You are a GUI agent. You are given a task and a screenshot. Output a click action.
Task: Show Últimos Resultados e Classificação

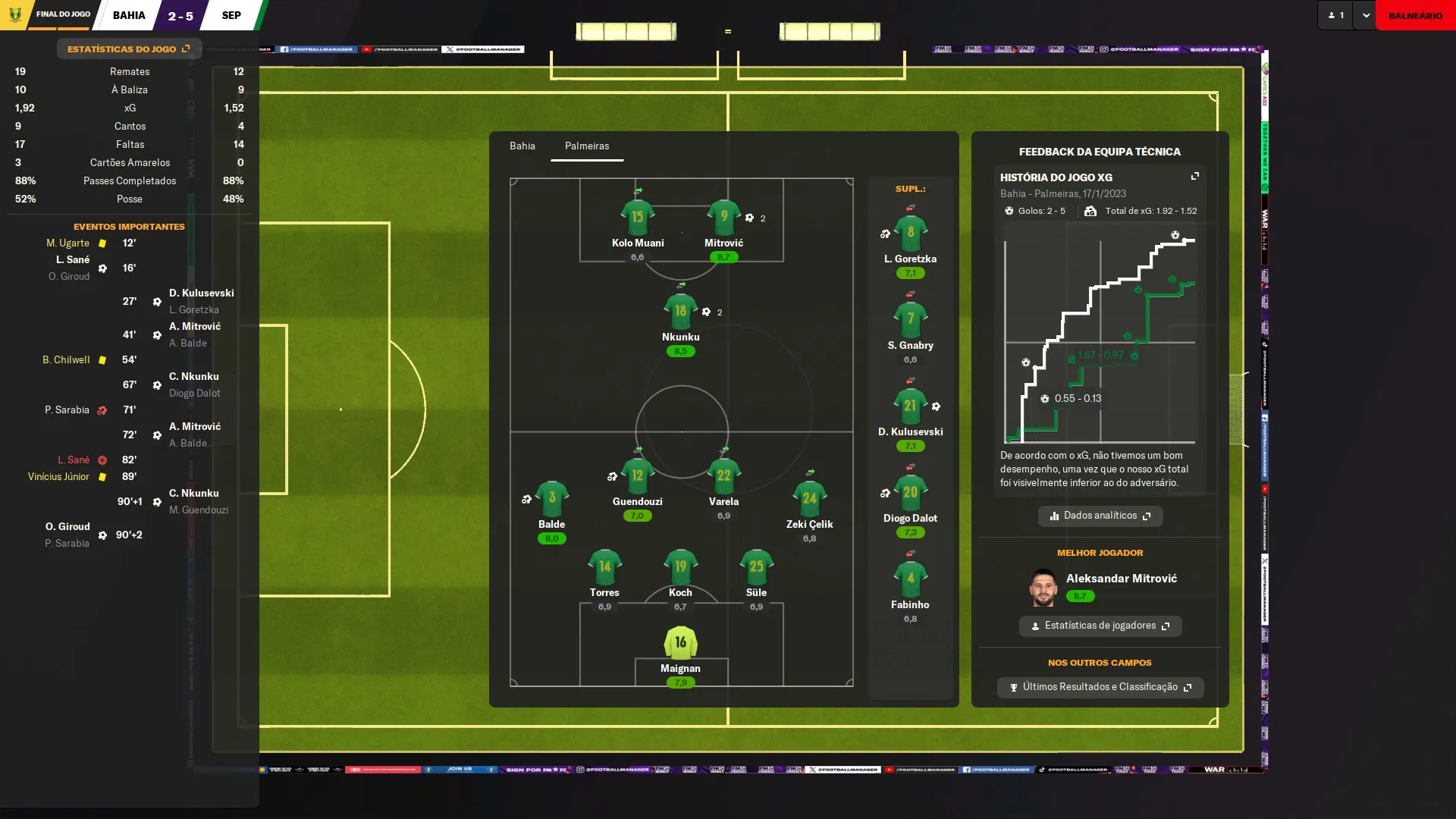(x=1100, y=687)
